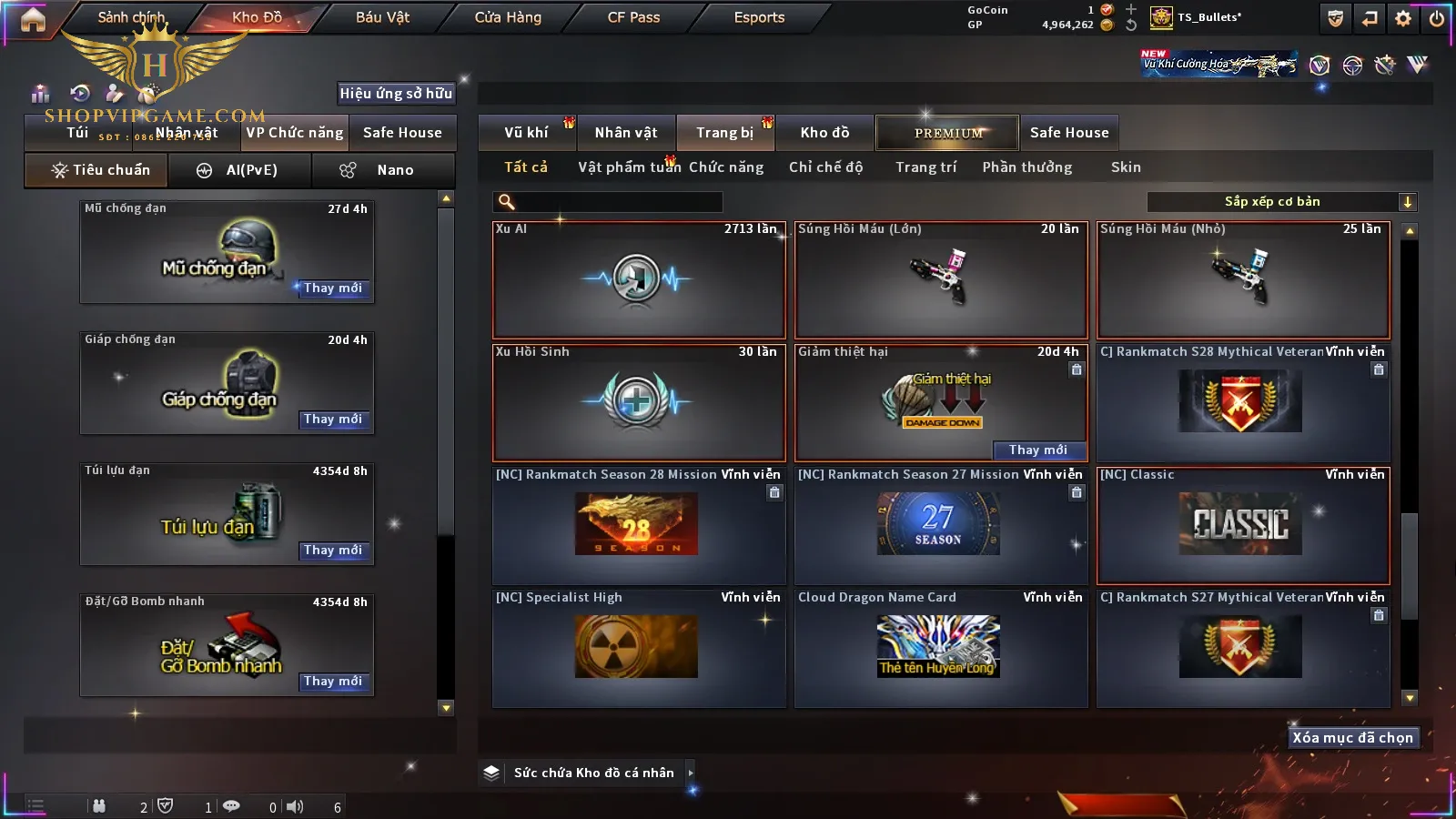This screenshot has height=819, width=1456.
Task: Select the Xu Hồi Sinh item
Action: [x=638, y=402]
